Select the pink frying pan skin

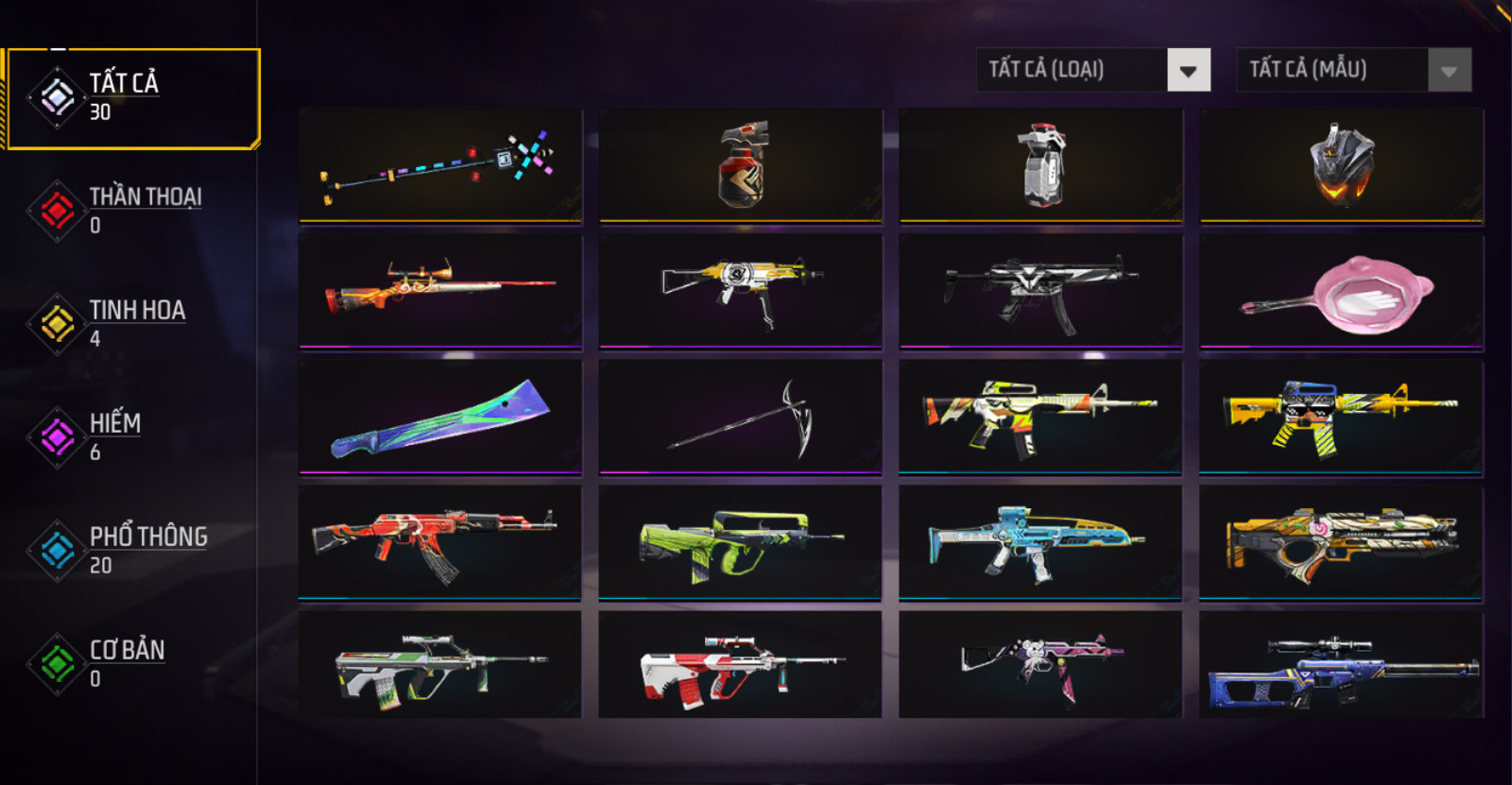click(x=1341, y=292)
